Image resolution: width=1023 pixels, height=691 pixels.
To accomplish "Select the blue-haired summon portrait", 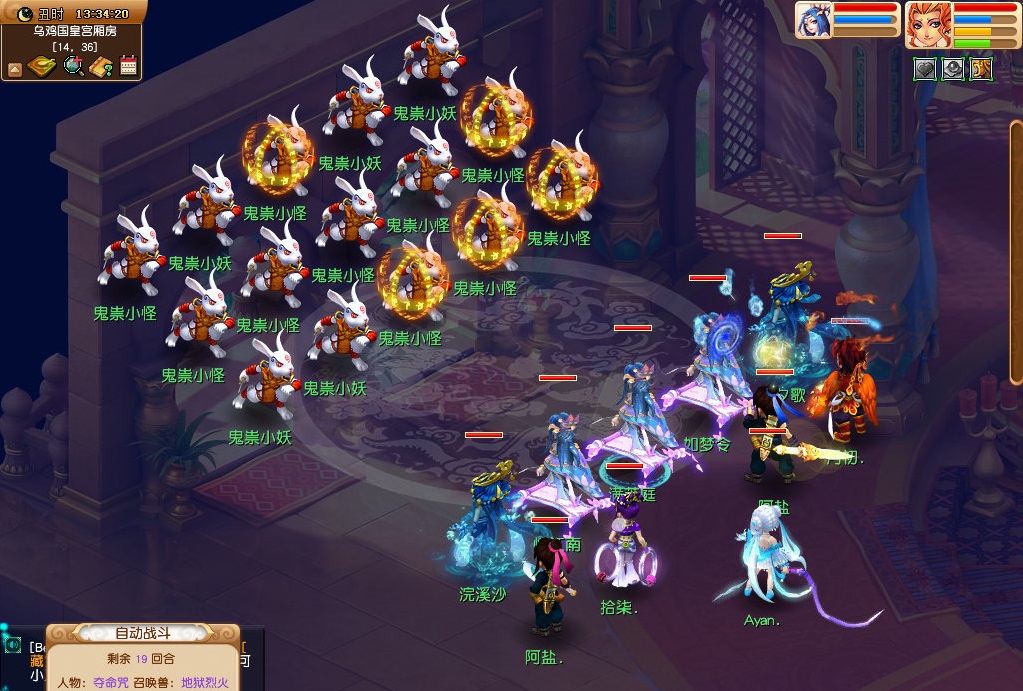I will 814,21.
